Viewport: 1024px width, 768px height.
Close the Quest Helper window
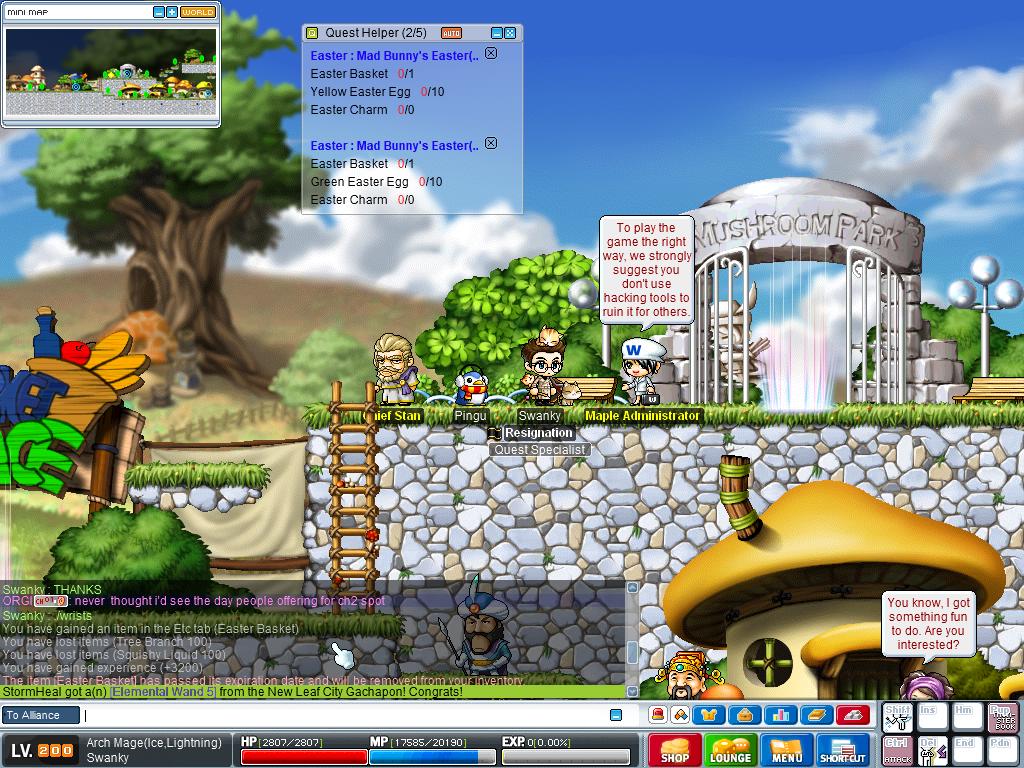click(x=510, y=33)
